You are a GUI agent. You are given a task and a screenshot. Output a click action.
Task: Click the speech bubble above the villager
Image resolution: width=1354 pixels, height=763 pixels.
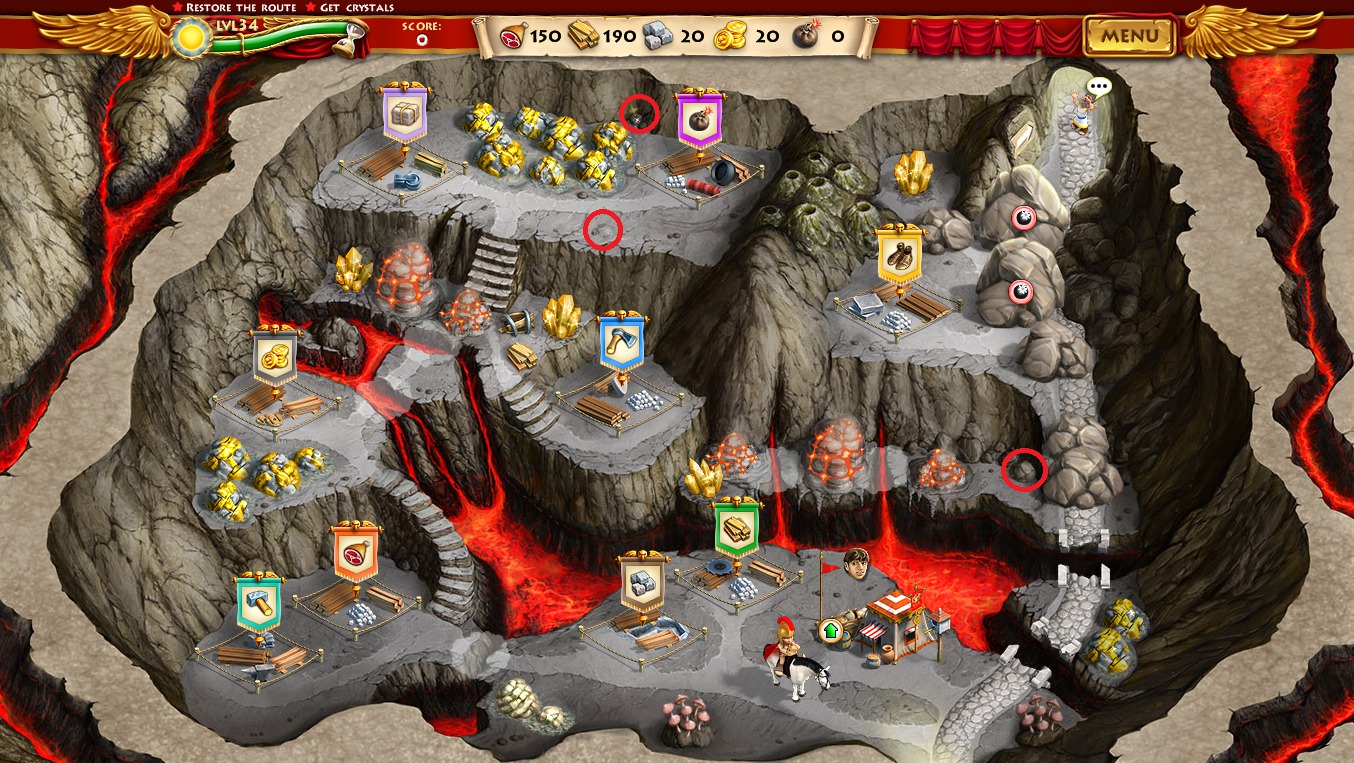tap(1099, 87)
